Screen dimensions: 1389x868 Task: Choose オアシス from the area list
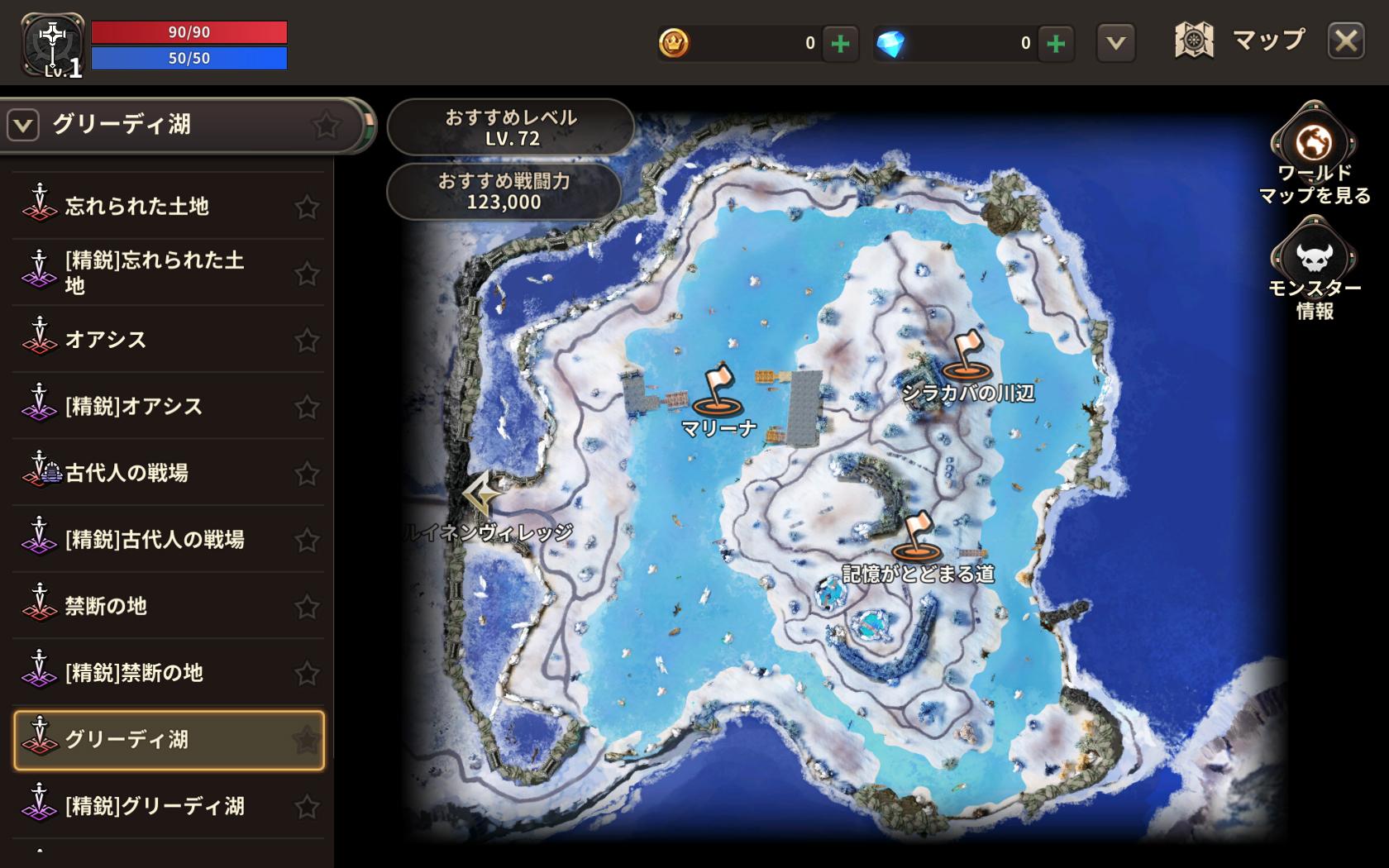click(x=106, y=340)
